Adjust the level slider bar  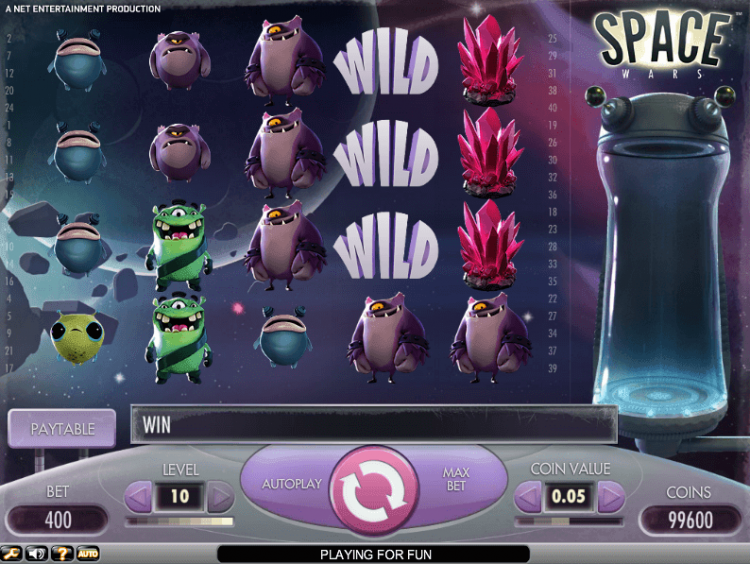179,521
